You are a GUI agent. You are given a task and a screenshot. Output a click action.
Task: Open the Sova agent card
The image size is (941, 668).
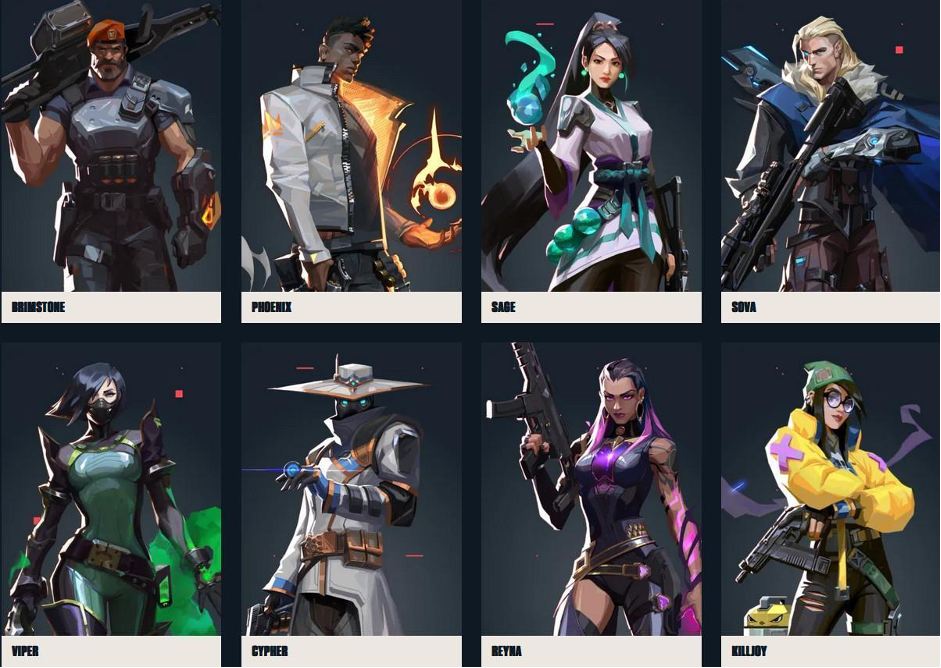pyautogui.click(x=830, y=160)
